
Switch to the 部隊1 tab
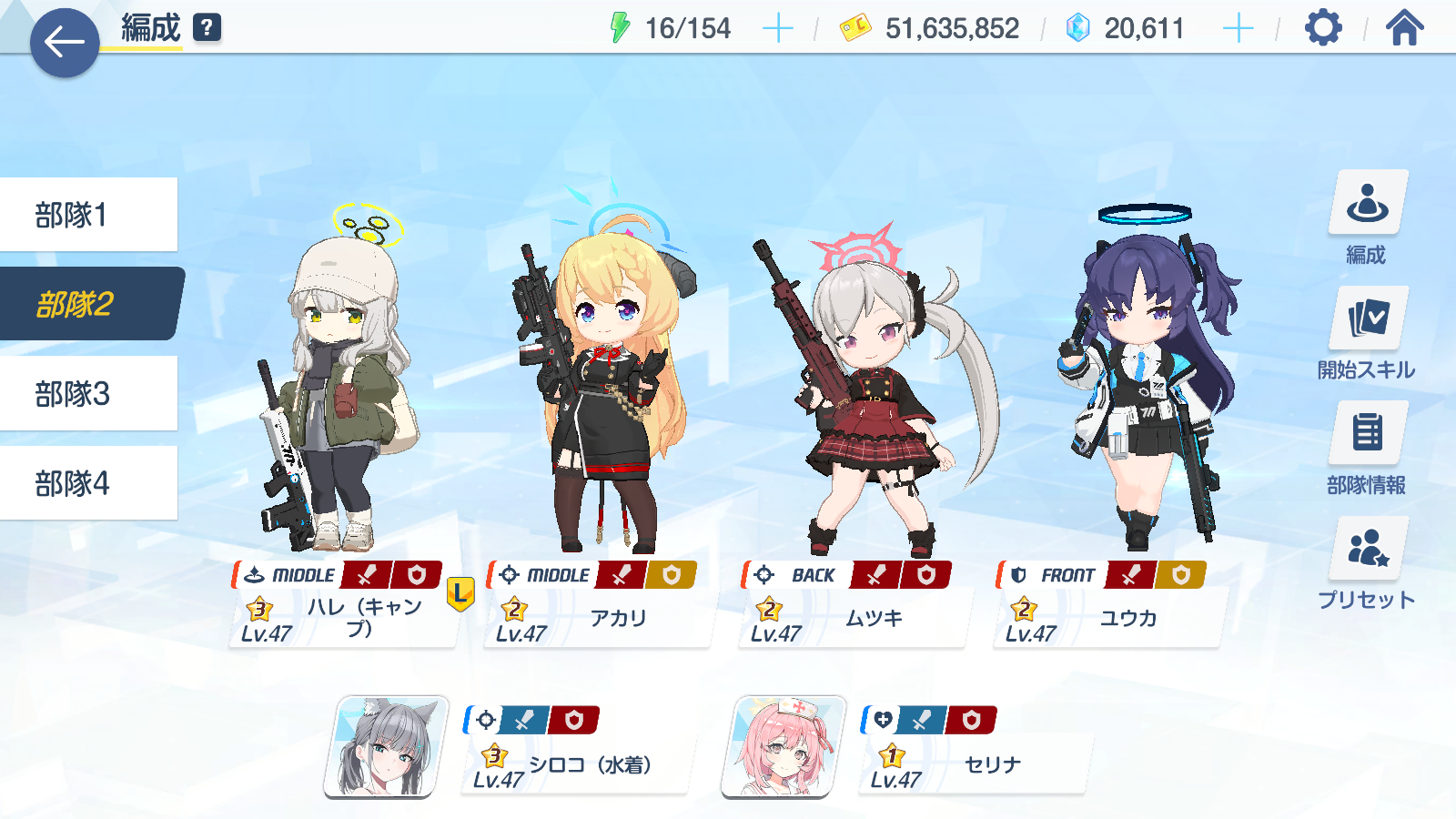[x=88, y=215]
